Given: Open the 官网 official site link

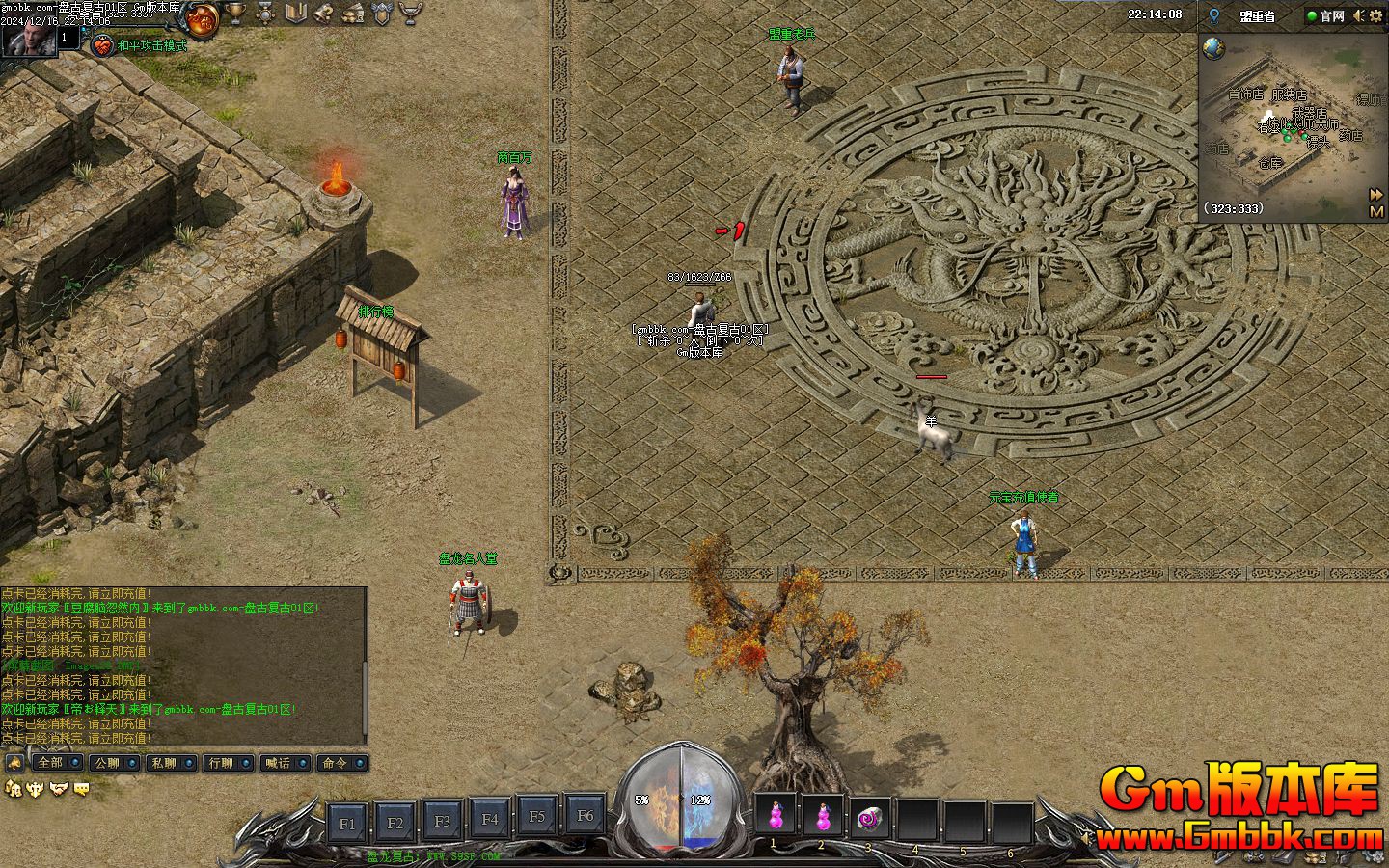Looking at the screenshot, I should [x=1325, y=15].
